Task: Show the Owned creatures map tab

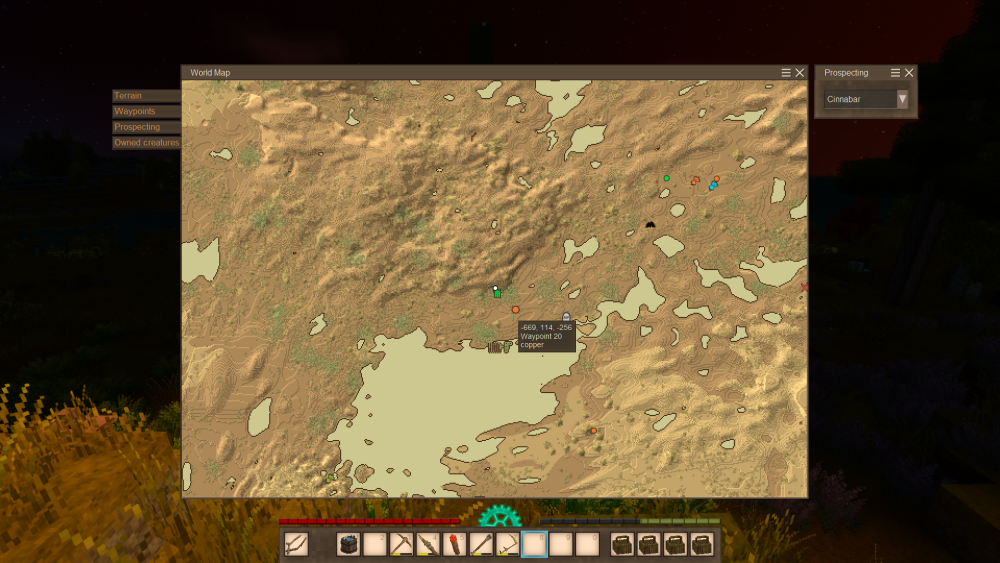Action: tap(146, 143)
